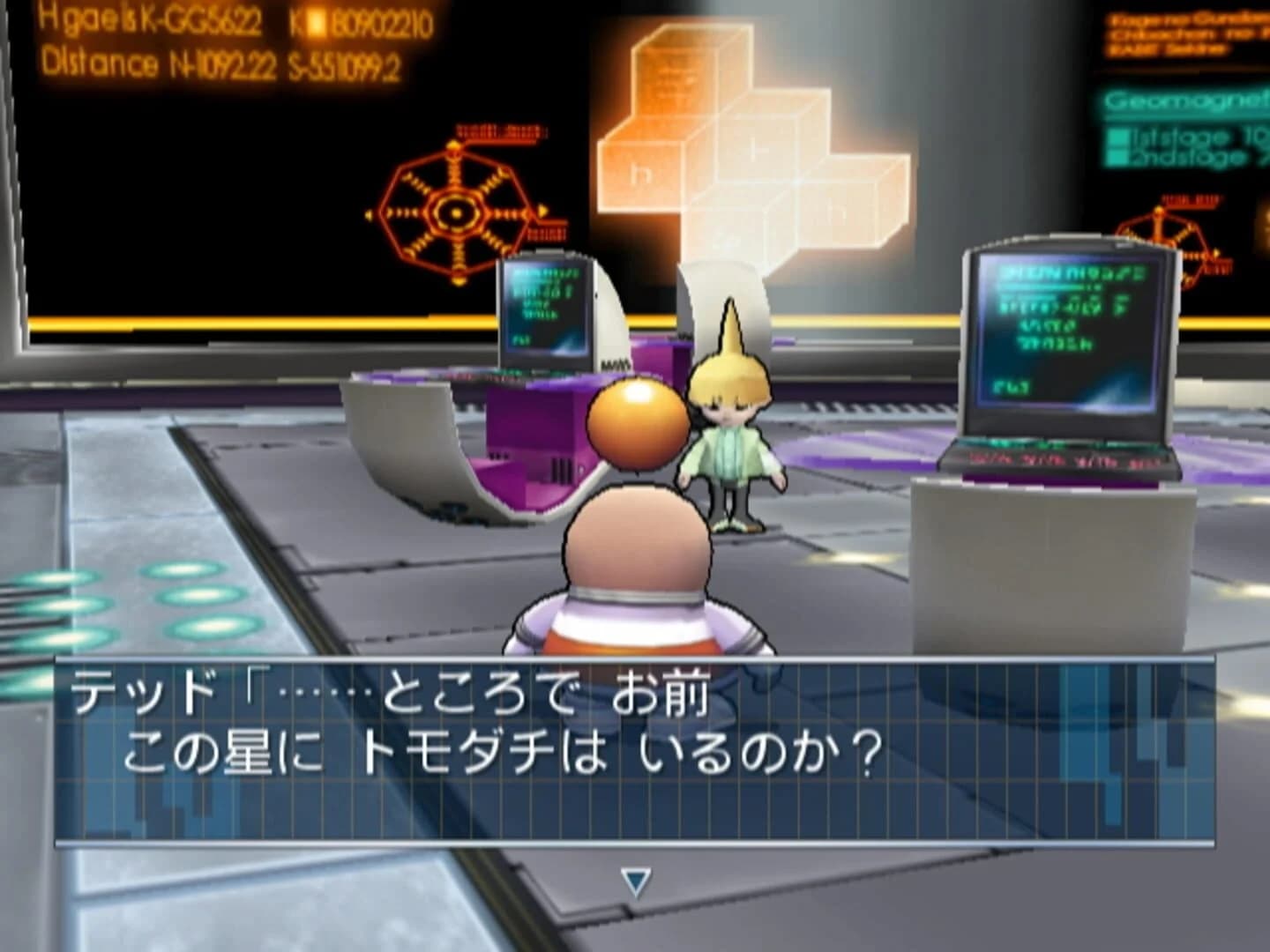Viewport: 1270px width, 952px height.
Task: Toggle the 1st stage indicator square
Action: coord(1118,138)
